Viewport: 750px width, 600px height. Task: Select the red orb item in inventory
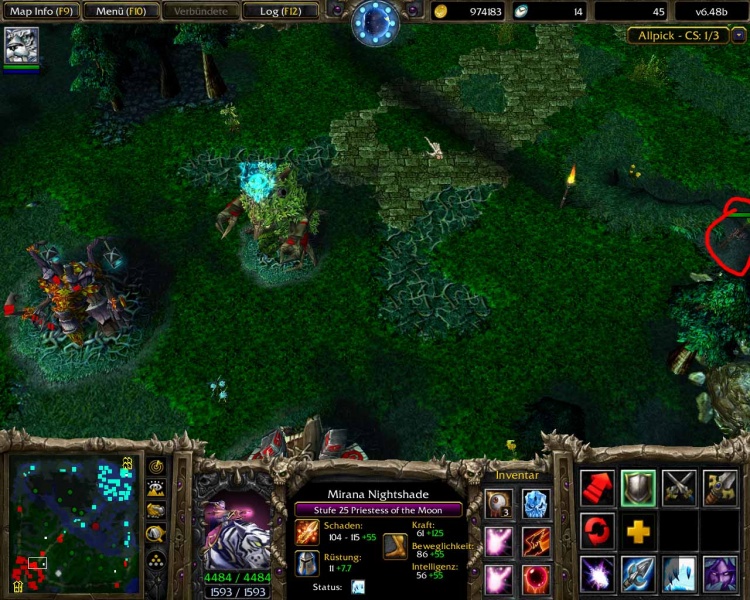[x=536, y=578]
